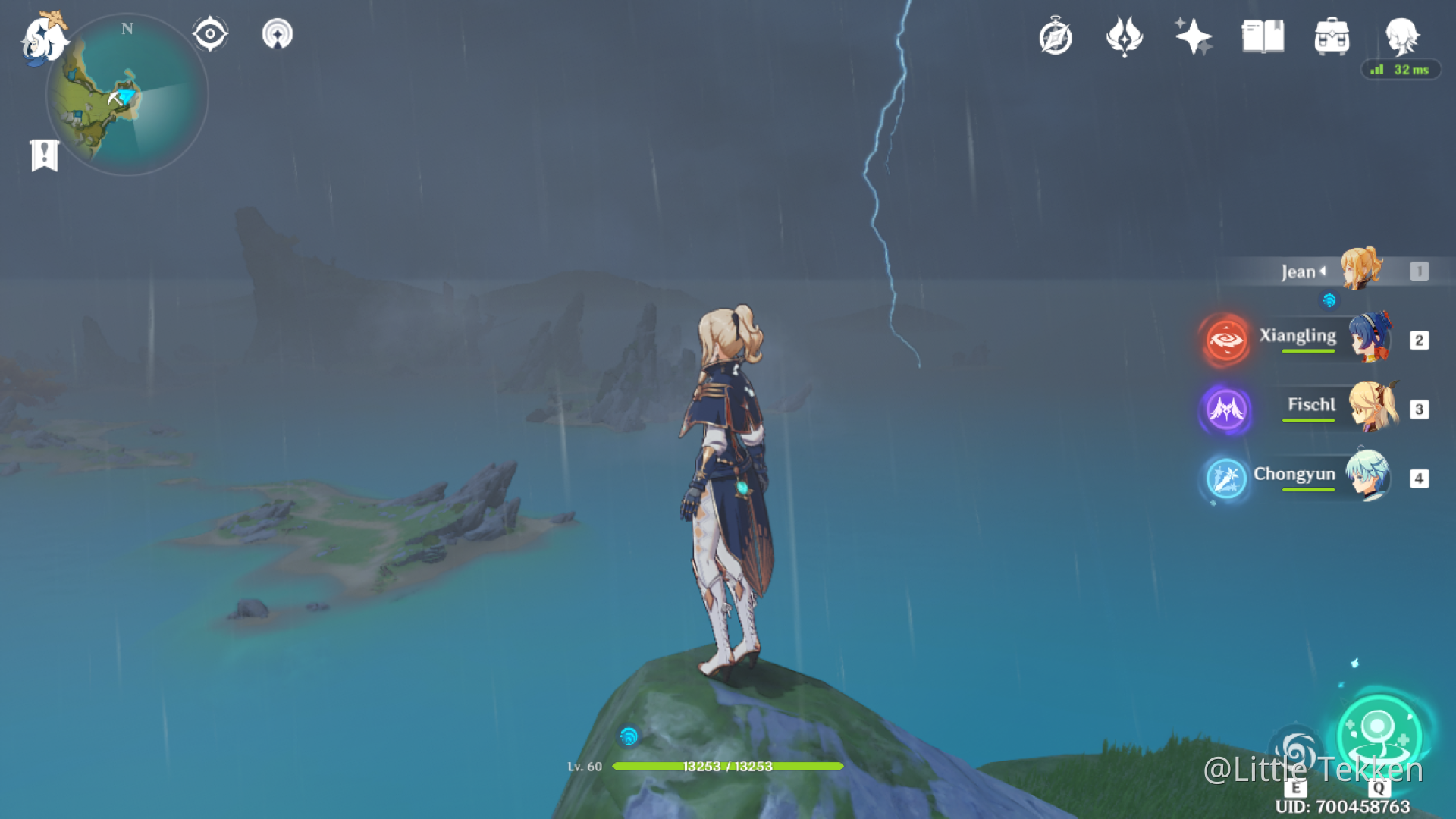Open the Inventory backpack icon

click(x=1332, y=36)
